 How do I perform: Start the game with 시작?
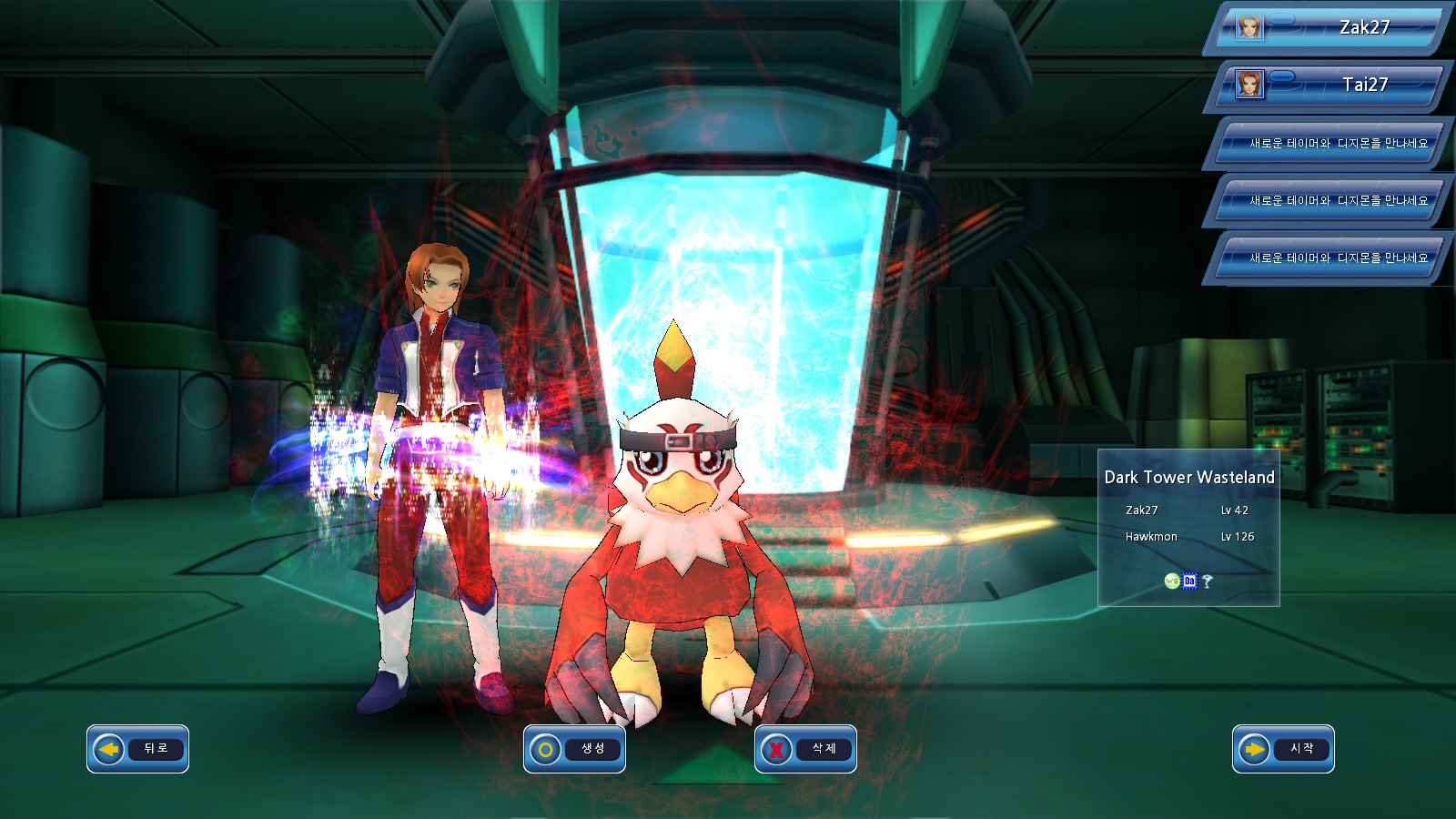pos(1283,749)
